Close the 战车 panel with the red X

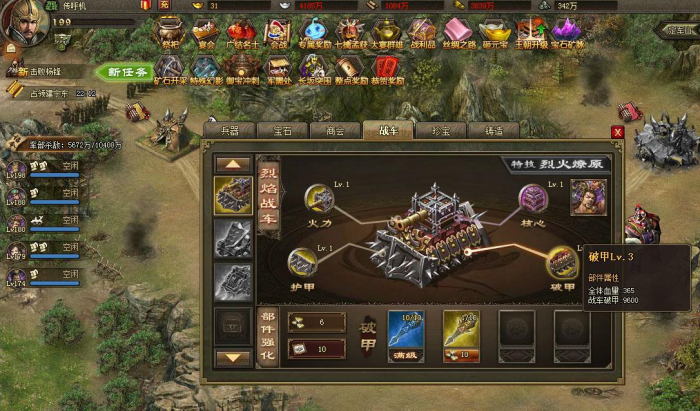coord(617,132)
